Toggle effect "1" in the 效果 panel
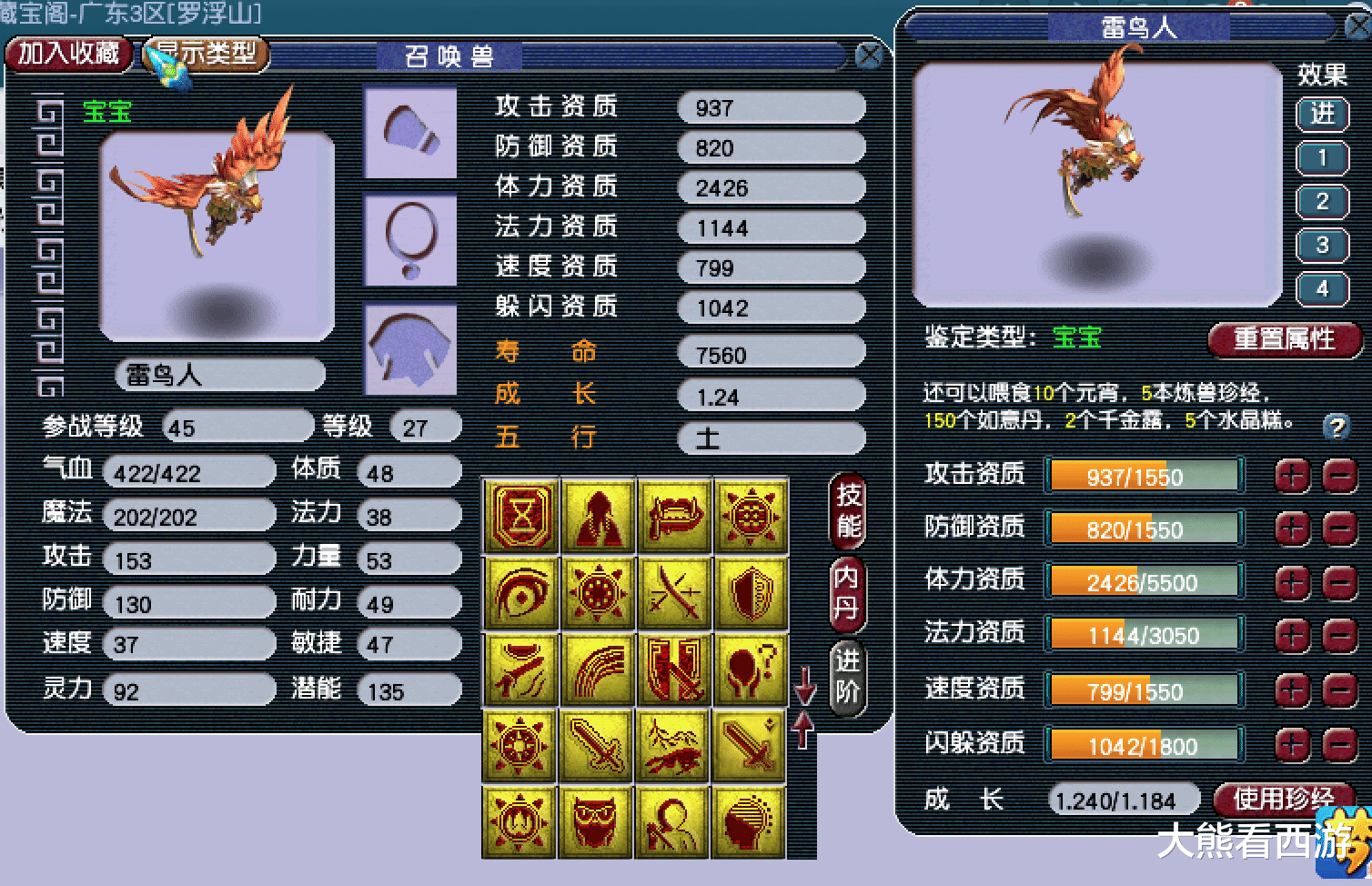 coord(1323,158)
